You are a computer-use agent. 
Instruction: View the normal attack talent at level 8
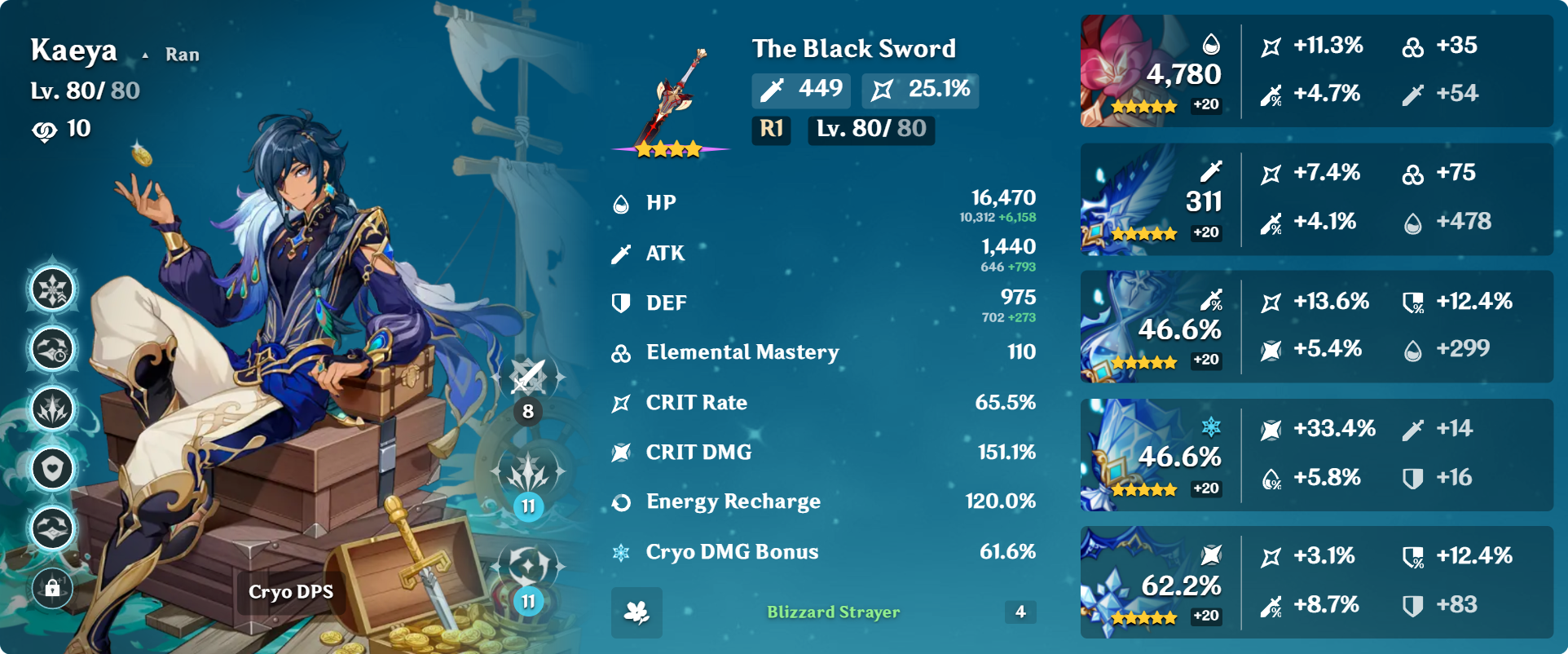click(528, 378)
